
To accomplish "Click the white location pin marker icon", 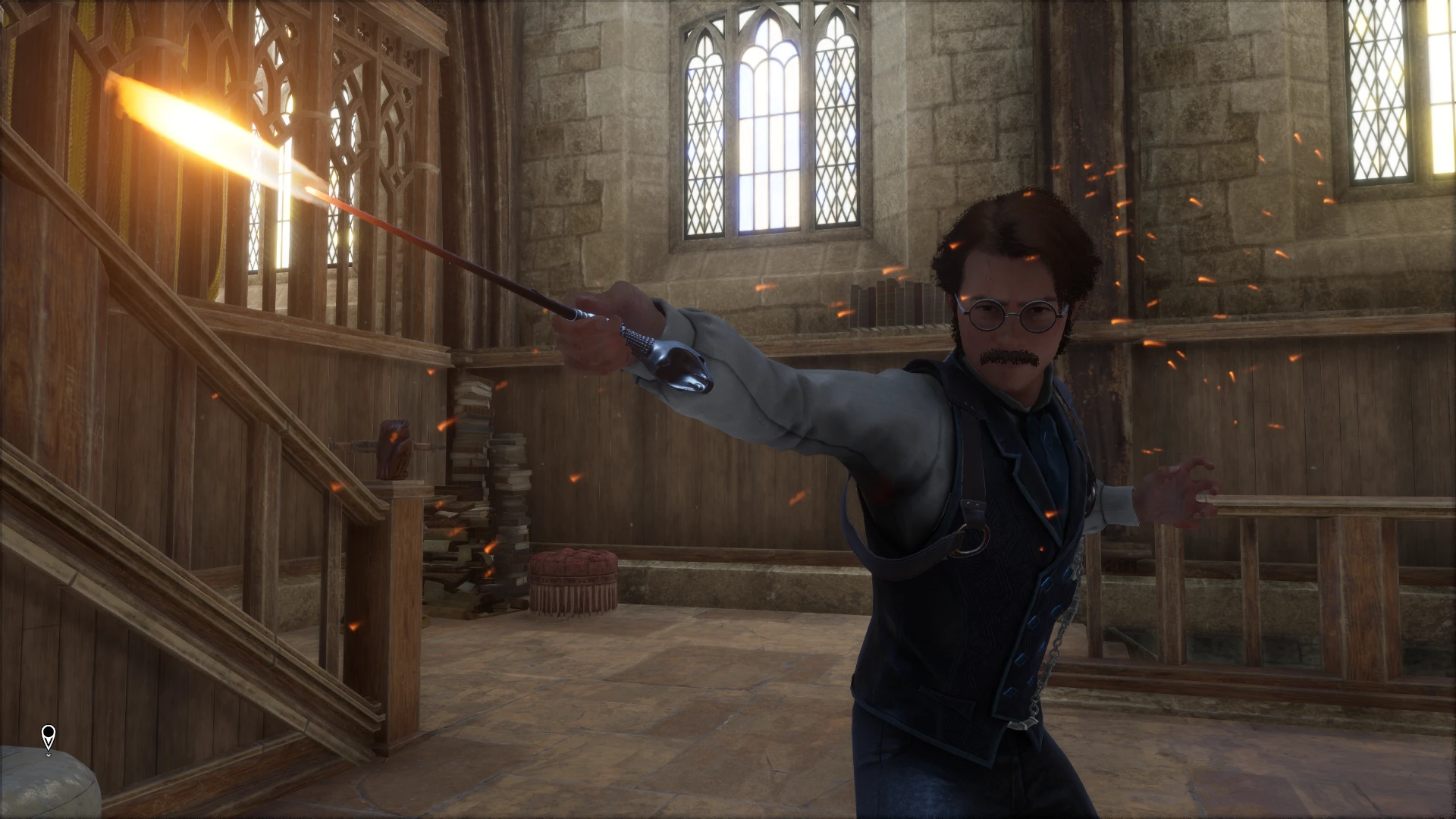I will [49, 737].
